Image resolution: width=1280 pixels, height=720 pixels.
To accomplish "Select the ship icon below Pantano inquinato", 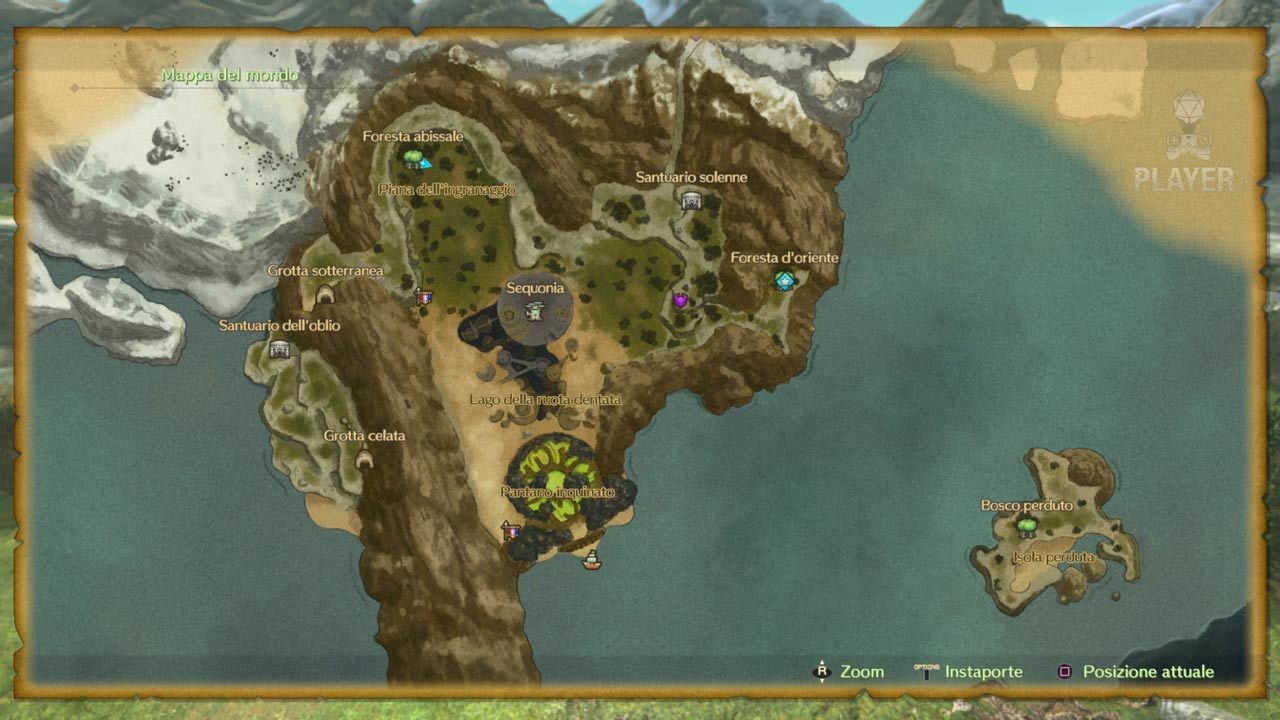I will click(x=592, y=560).
